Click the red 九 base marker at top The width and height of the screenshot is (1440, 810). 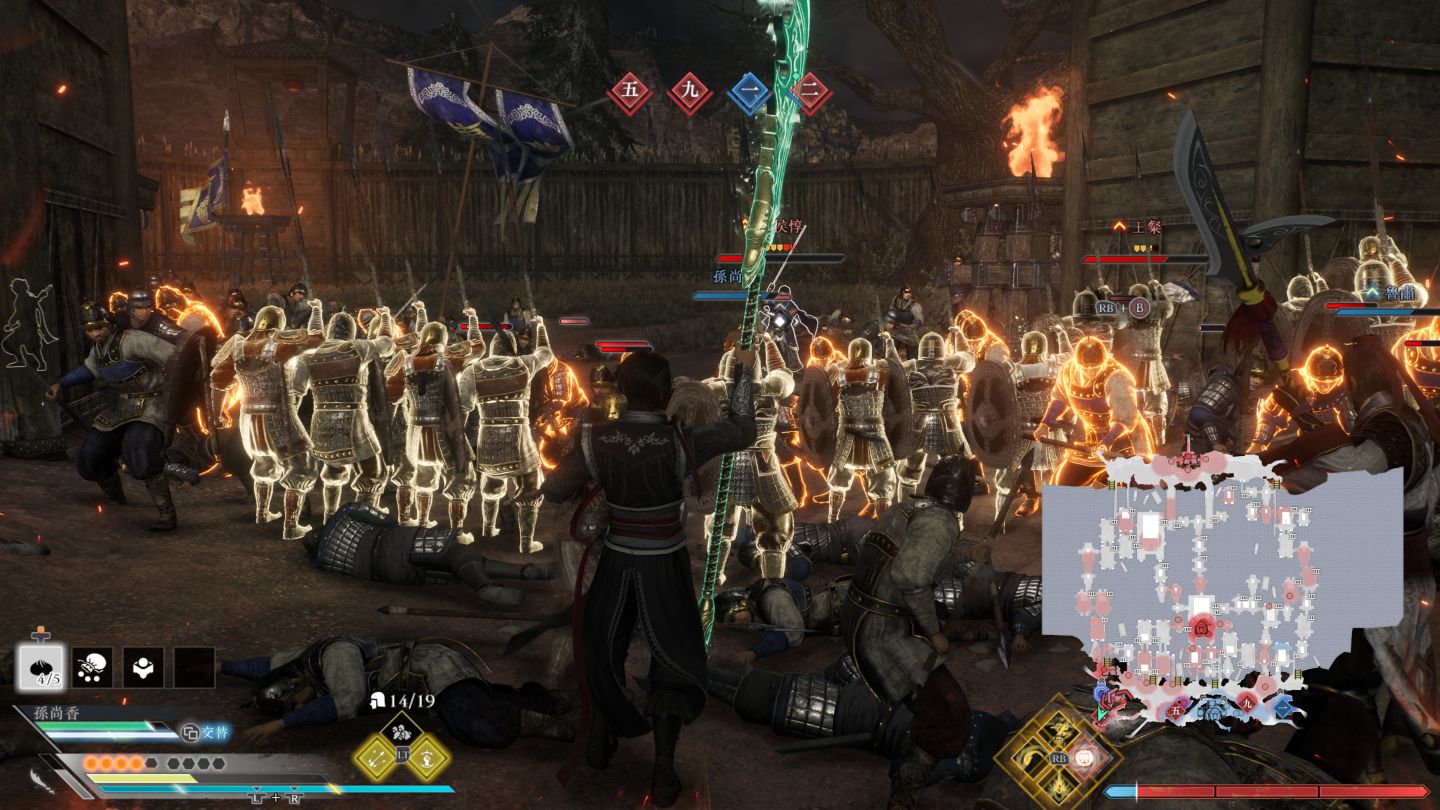click(690, 93)
